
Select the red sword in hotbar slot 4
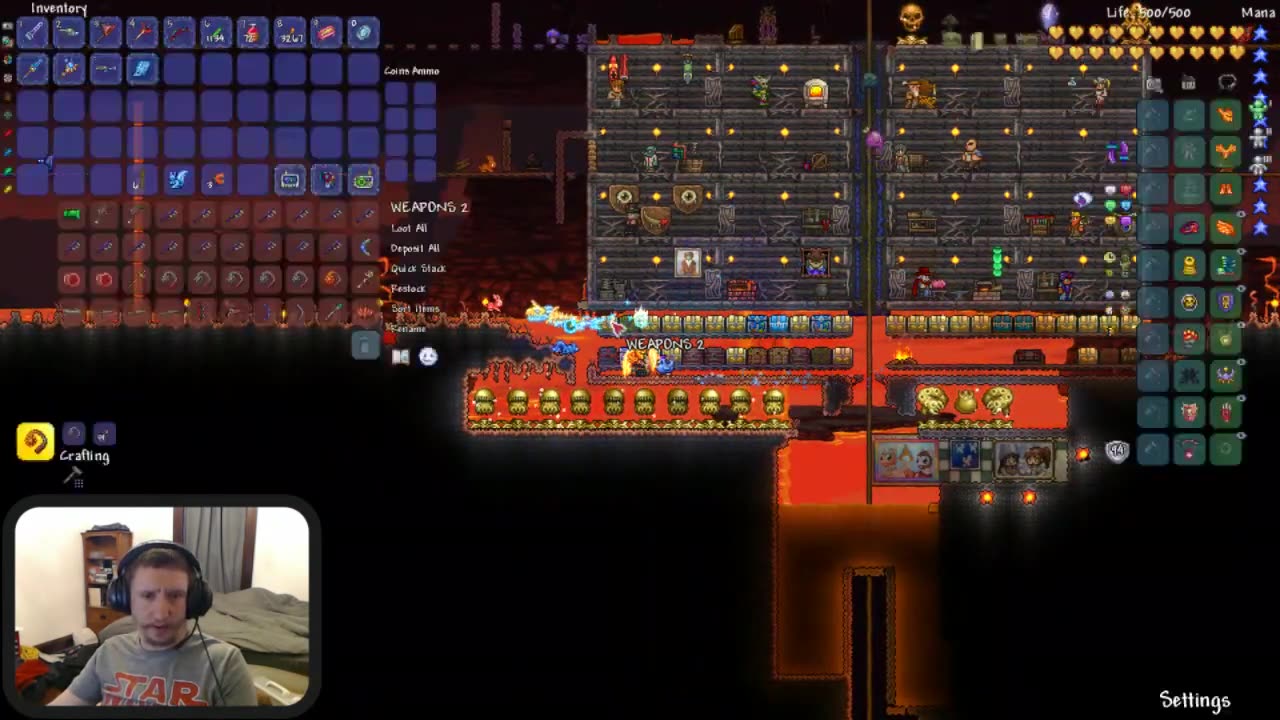coord(142,32)
